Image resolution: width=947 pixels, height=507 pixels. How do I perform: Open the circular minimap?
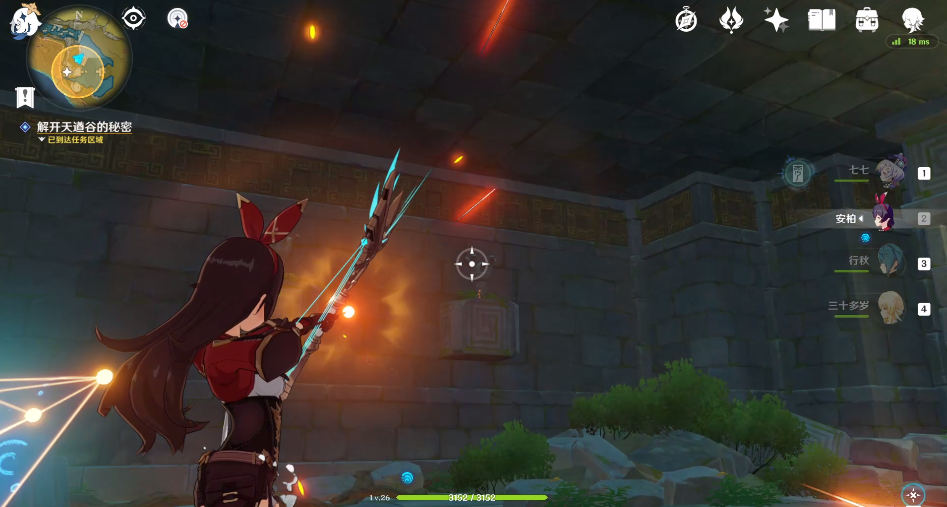coord(78,58)
